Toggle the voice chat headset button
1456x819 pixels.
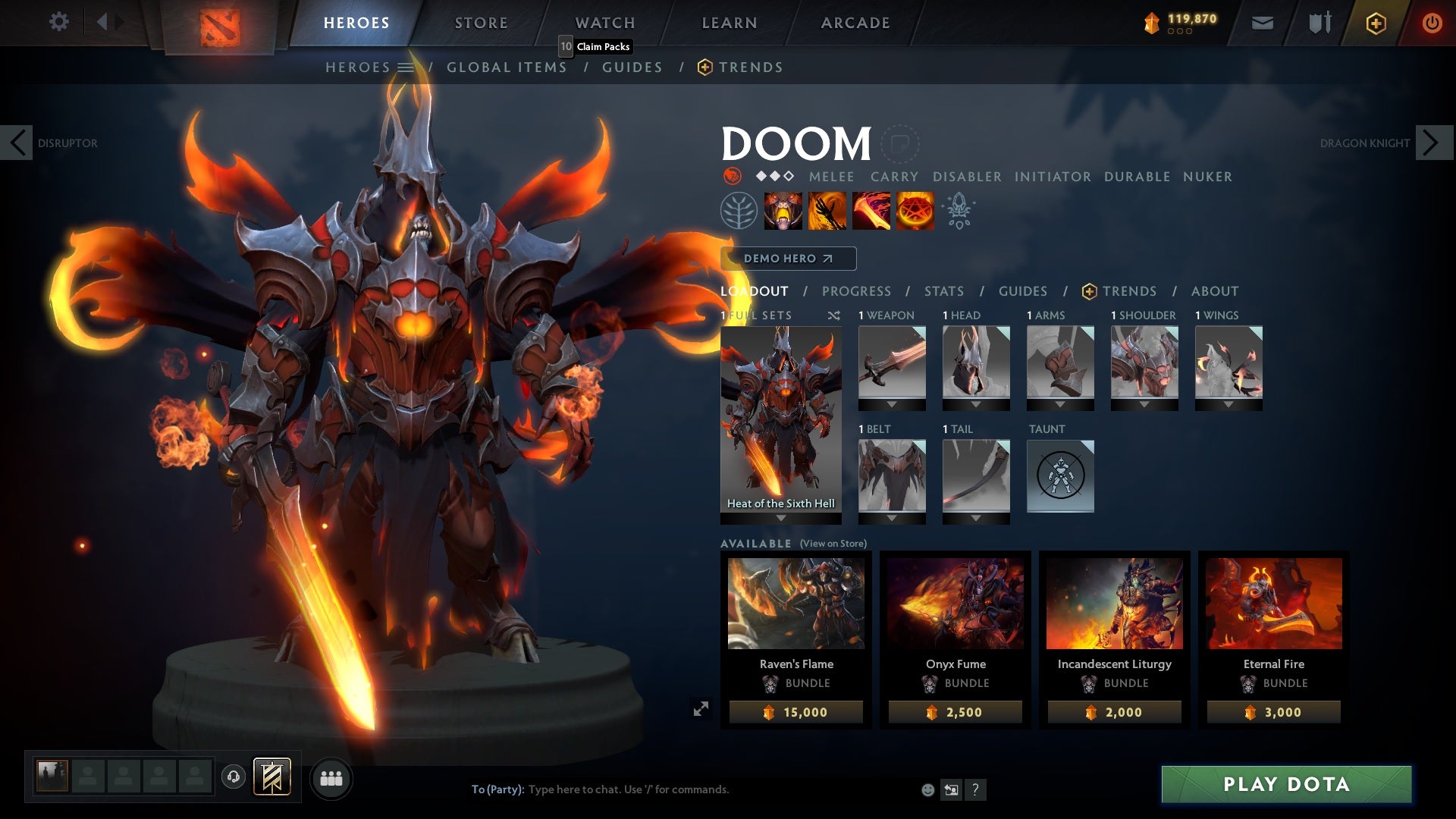(235, 777)
